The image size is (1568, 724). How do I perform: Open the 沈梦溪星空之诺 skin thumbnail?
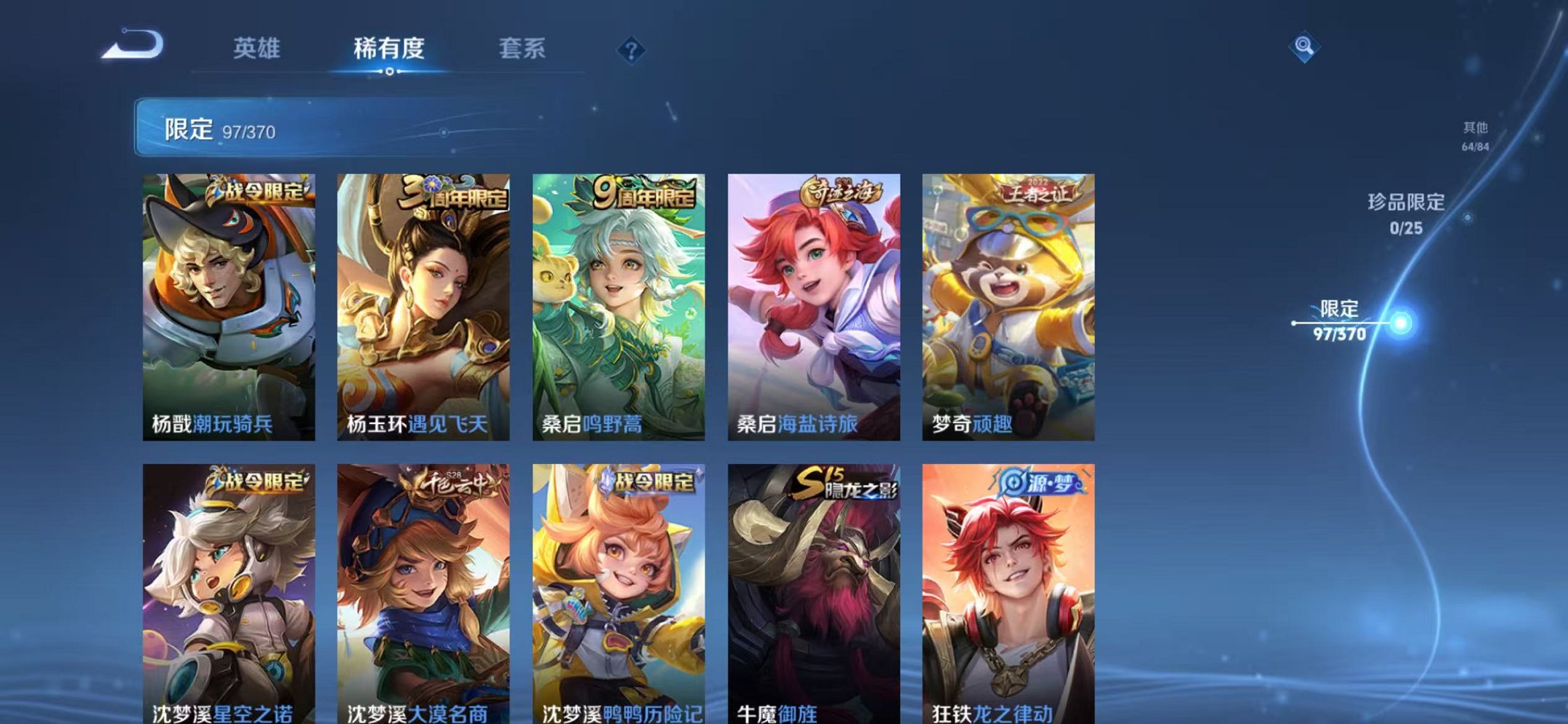pyautogui.click(x=230, y=590)
